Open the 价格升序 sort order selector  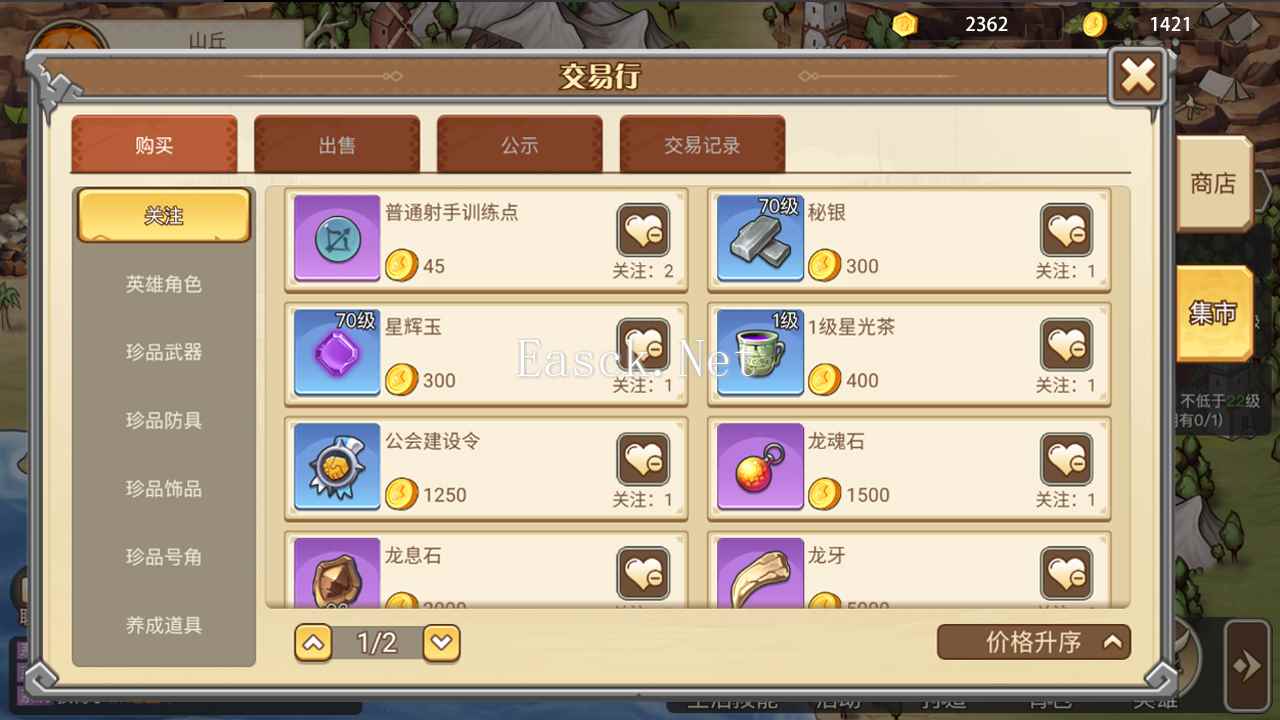click(1034, 642)
